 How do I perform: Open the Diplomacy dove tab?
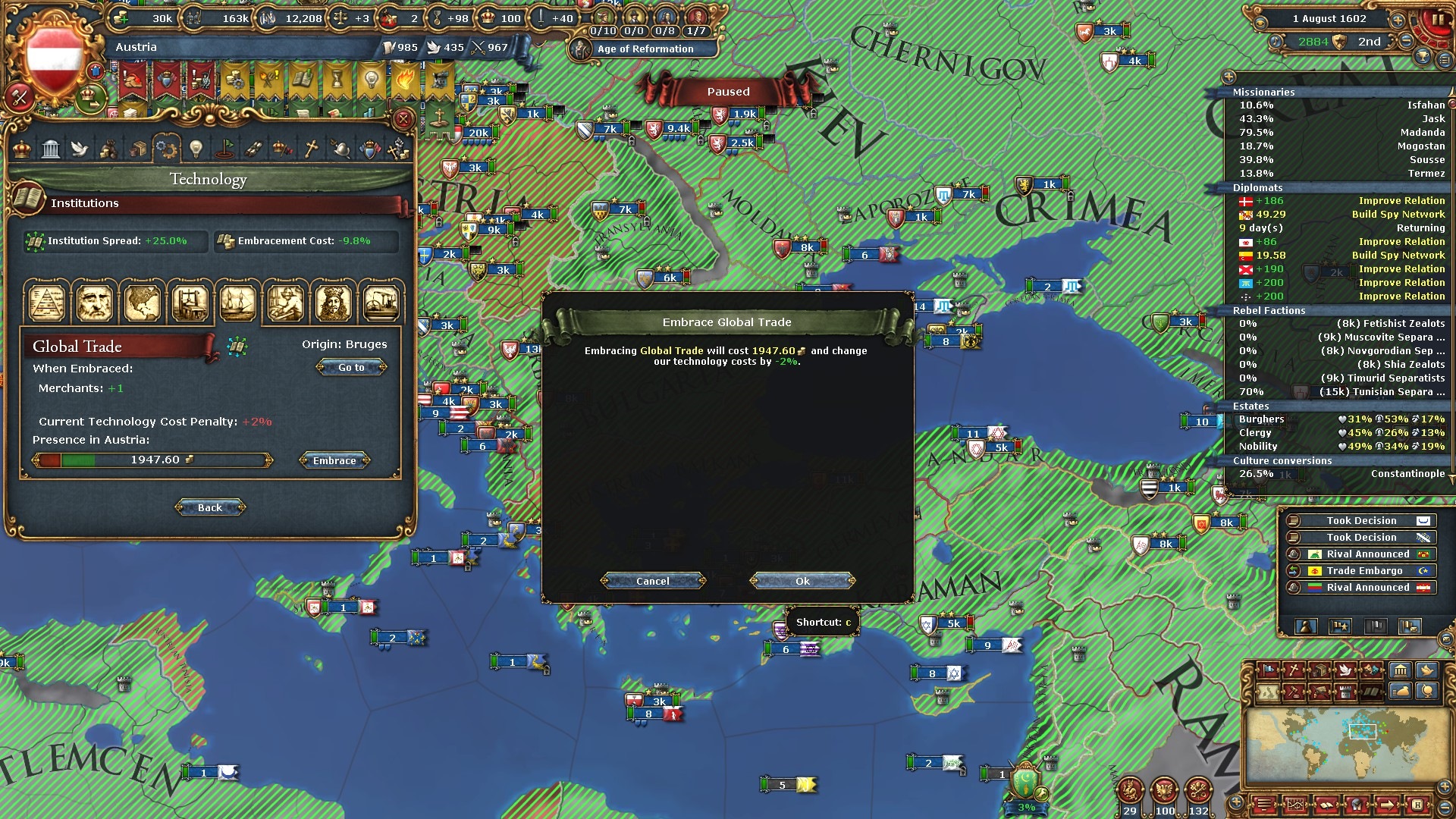pyautogui.click(x=80, y=149)
